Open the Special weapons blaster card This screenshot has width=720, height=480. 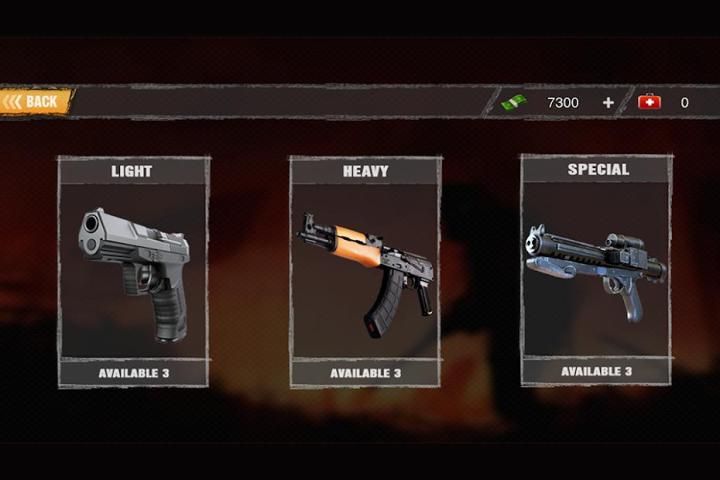[x=596, y=268]
